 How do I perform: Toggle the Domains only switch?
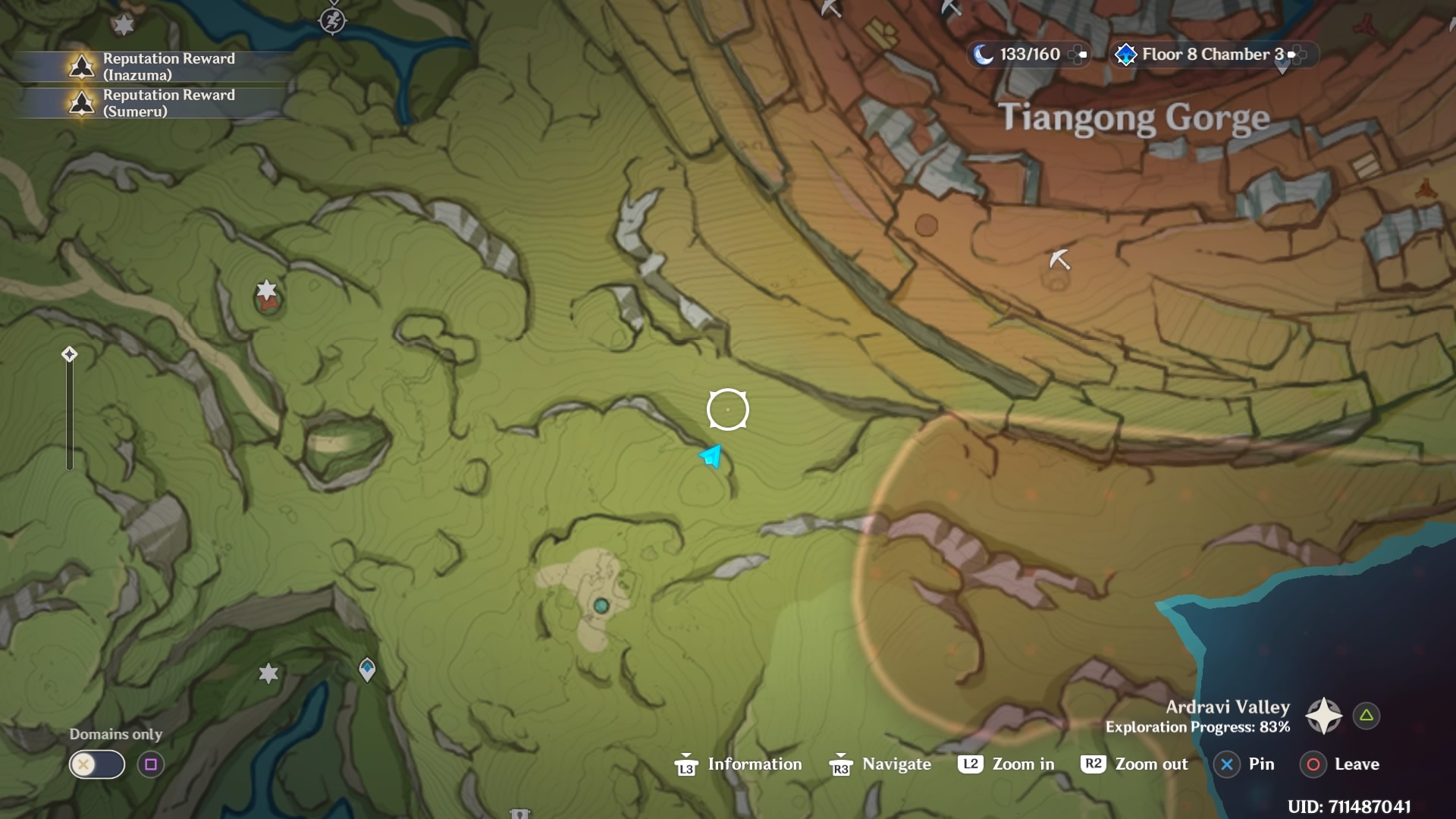pyautogui.click(x=96, y=764)
